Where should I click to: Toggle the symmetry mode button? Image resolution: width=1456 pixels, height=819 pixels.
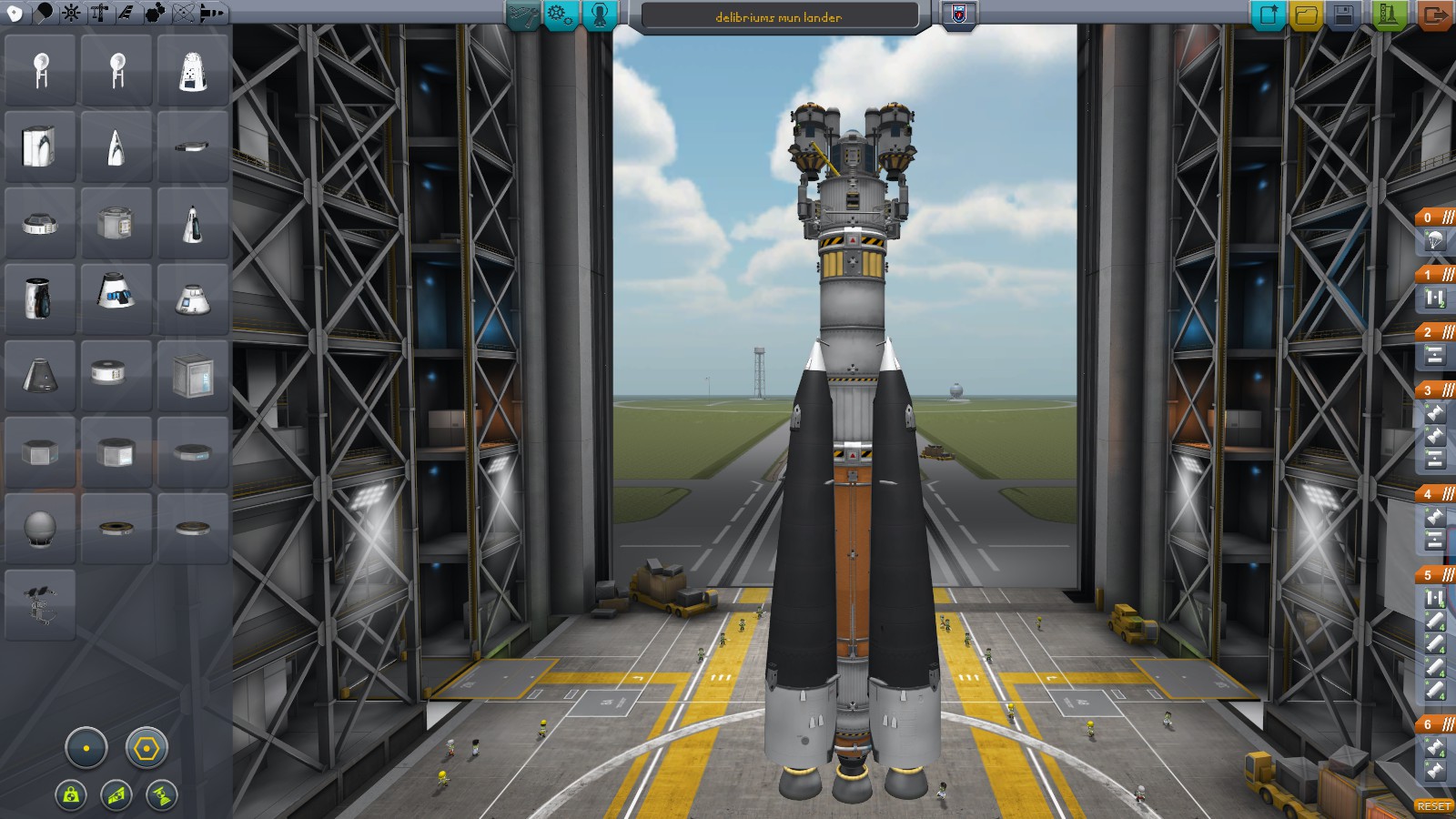coord(85,749)
